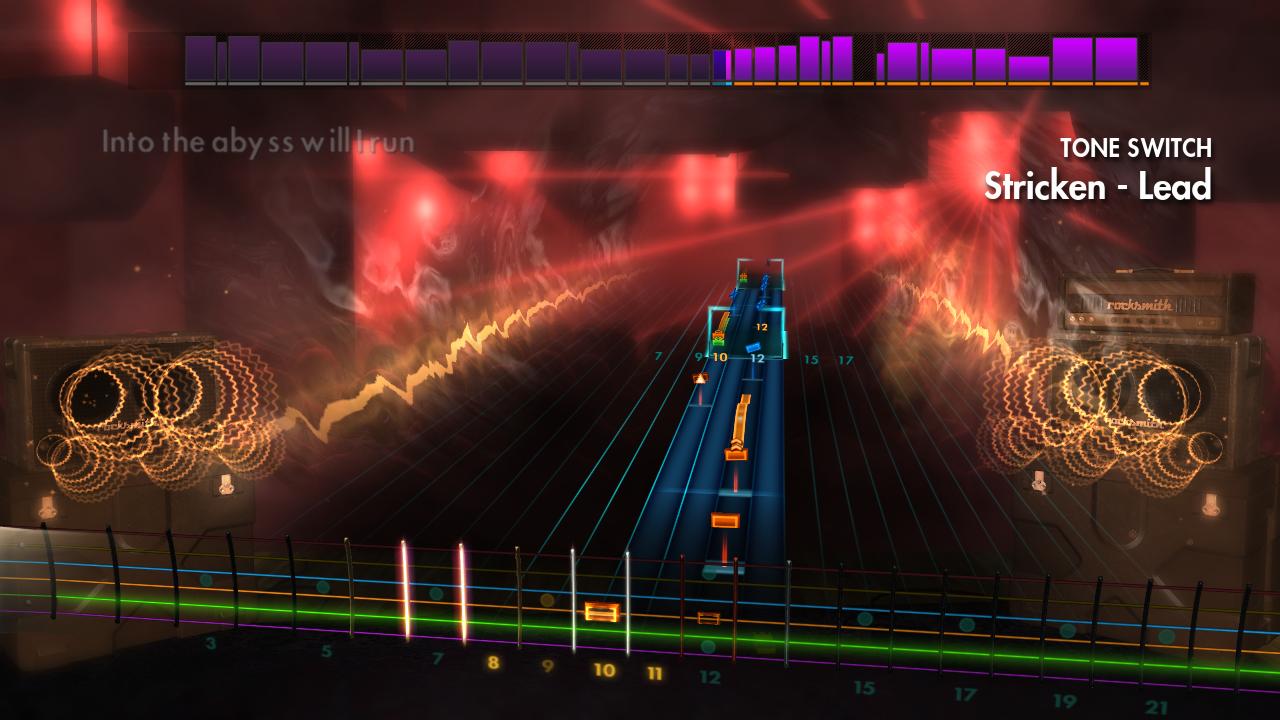Click the orange note box at fret 10
Image resolution: width=1280 pixels, height=720 pixels.
(x=601, y=612)
